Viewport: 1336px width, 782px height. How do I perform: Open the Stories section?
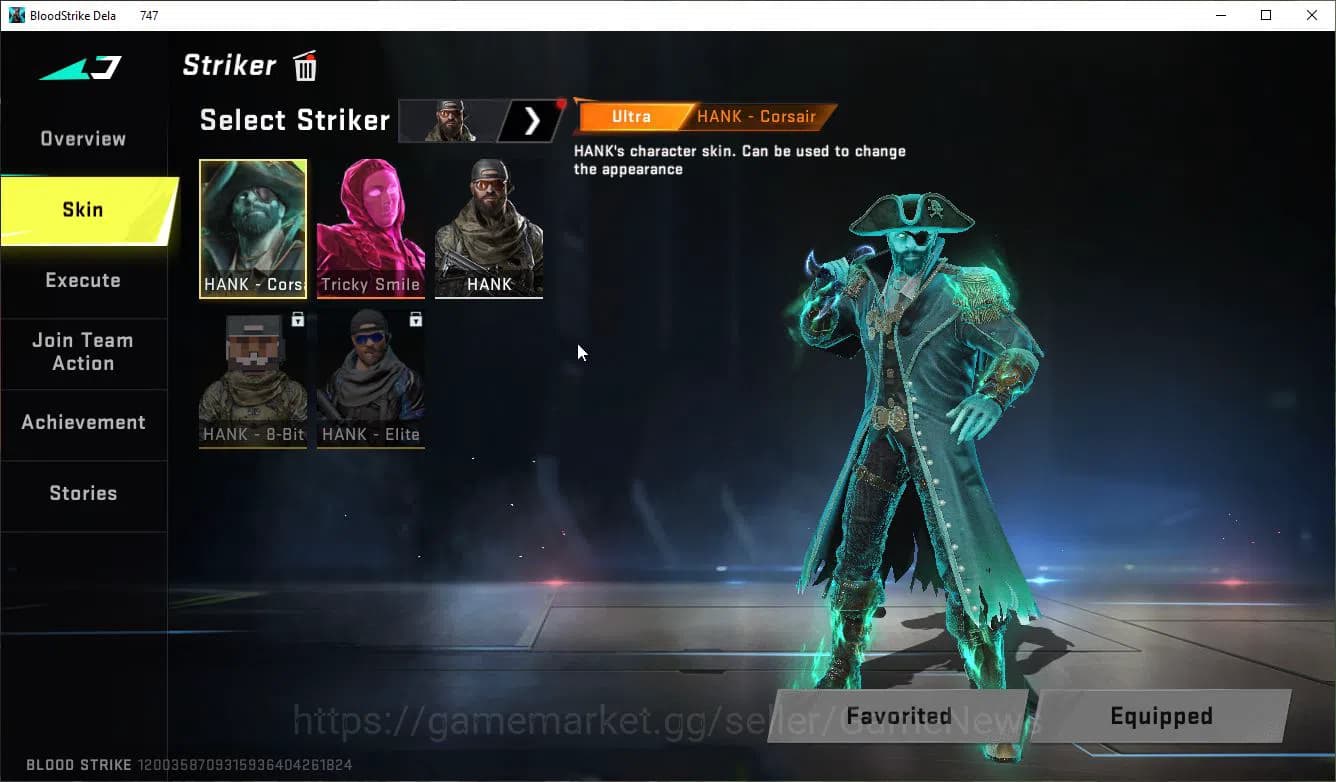83,492
